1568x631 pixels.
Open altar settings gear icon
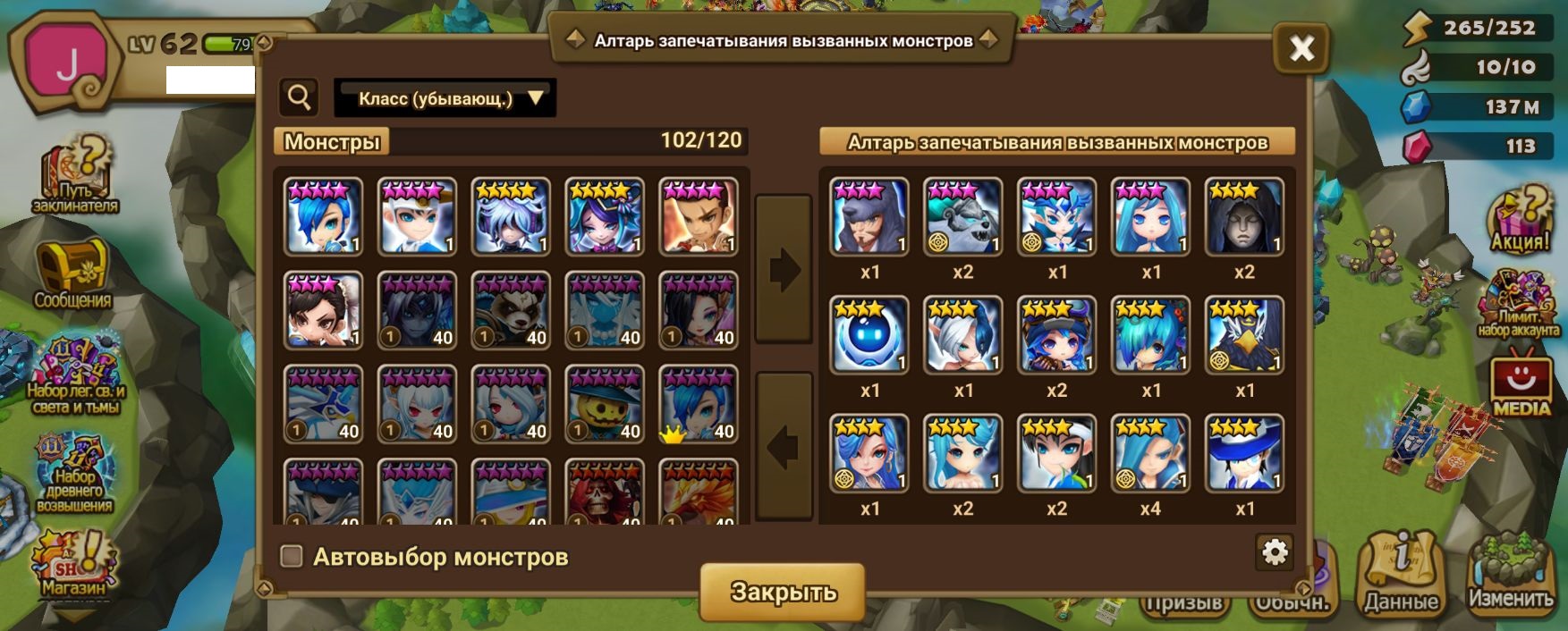(1274, 552)
